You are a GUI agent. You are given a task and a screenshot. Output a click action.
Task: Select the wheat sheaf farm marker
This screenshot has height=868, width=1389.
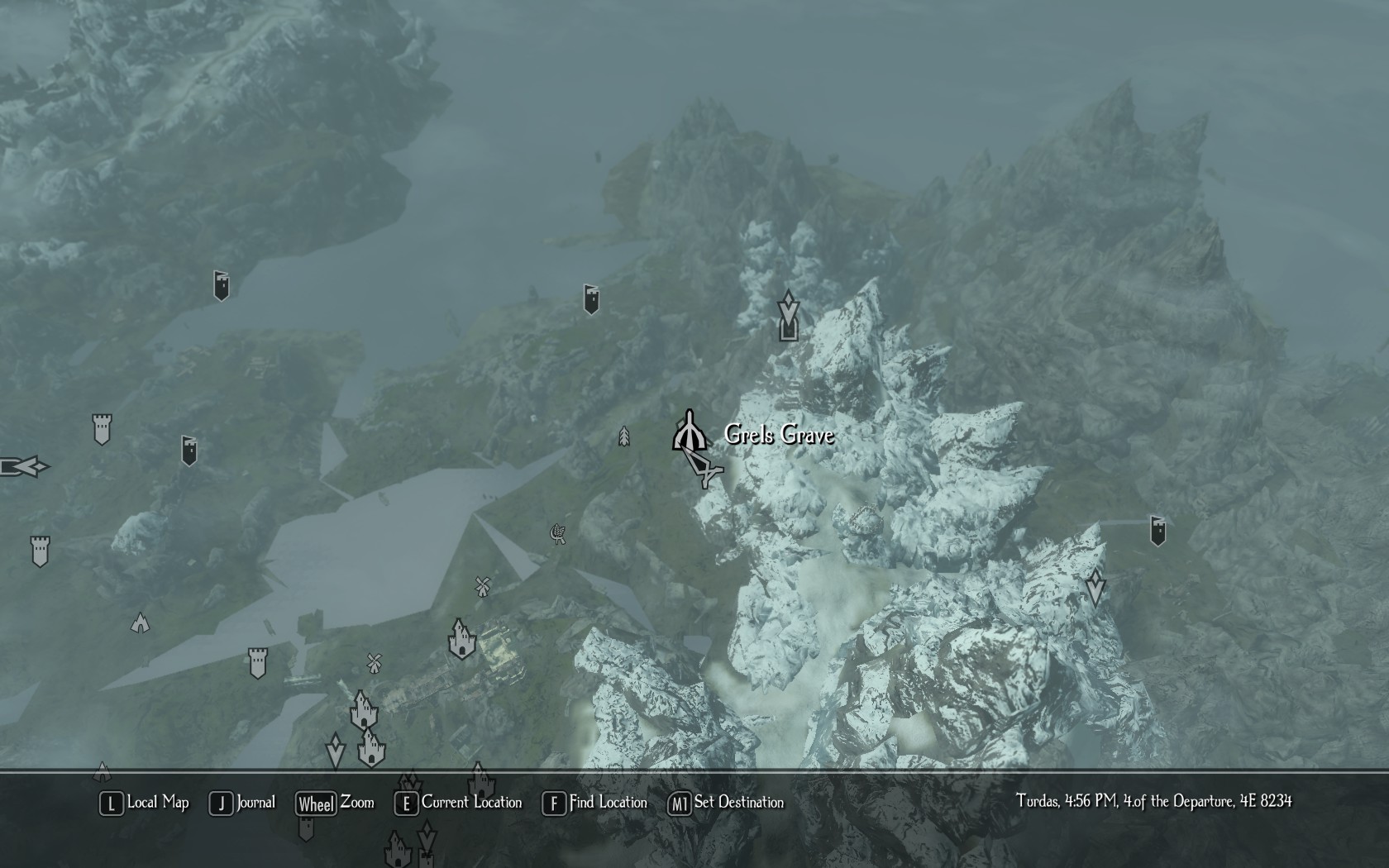(559, 533)
